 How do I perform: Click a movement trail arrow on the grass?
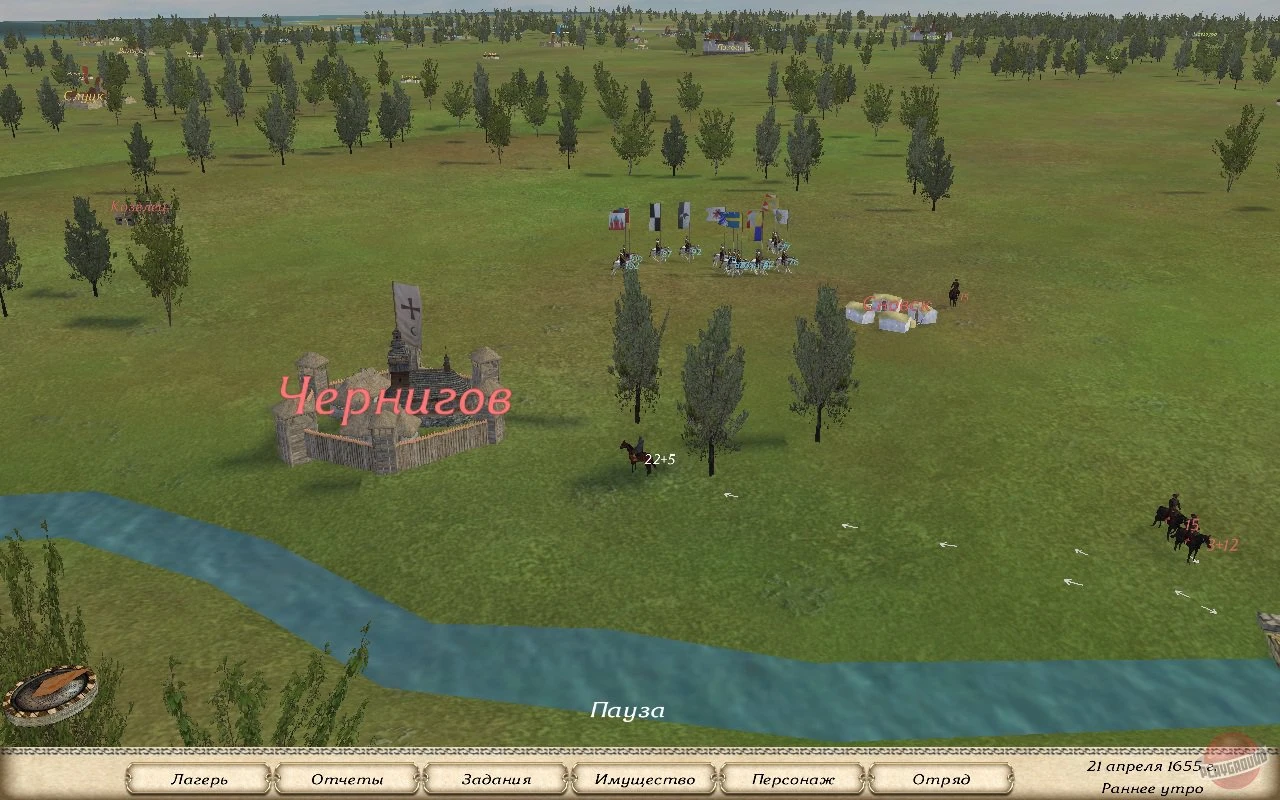(850, 525)
